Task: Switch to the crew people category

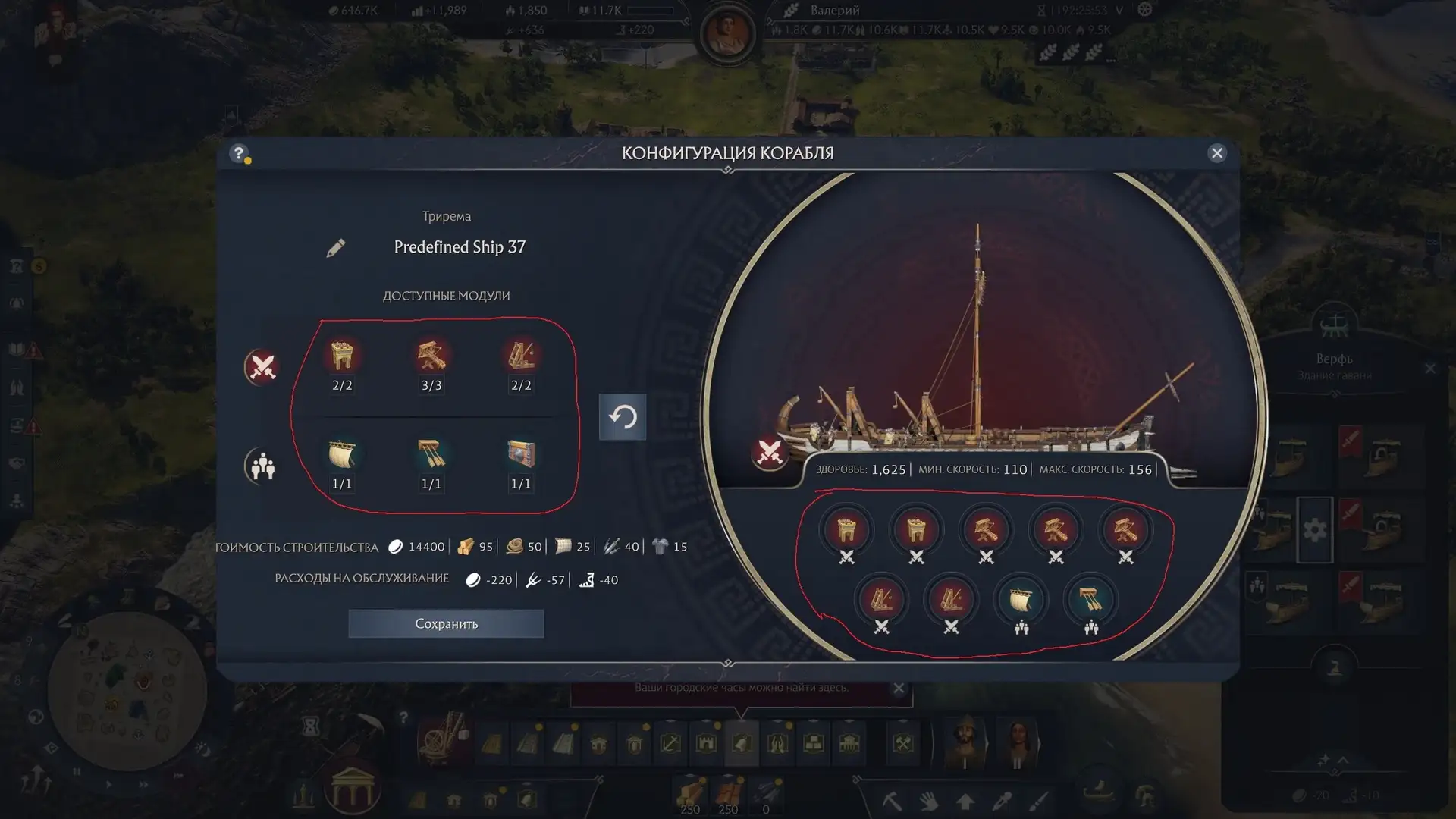Action: click(262, 466)
